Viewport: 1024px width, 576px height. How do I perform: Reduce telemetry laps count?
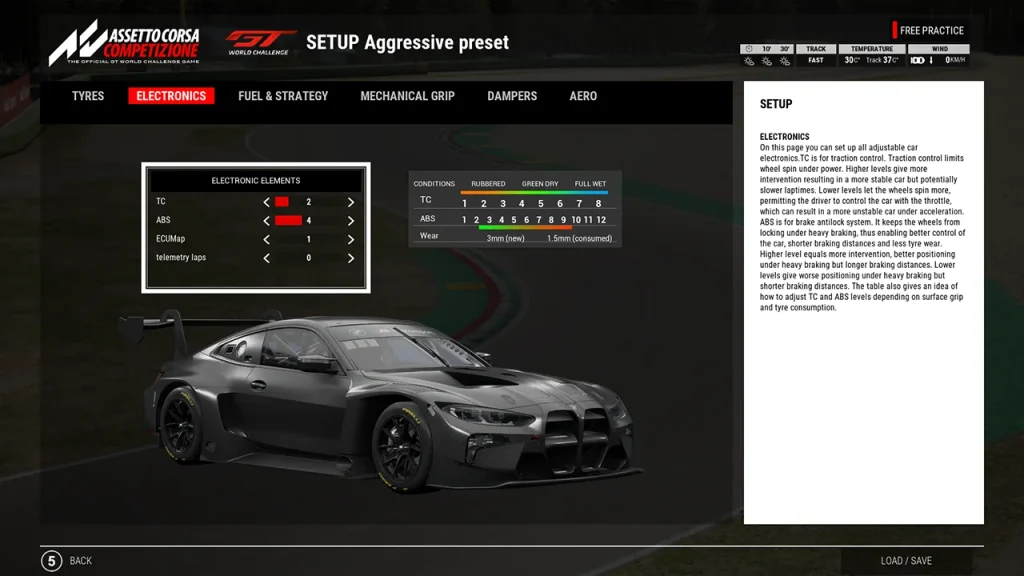point(267,258)
